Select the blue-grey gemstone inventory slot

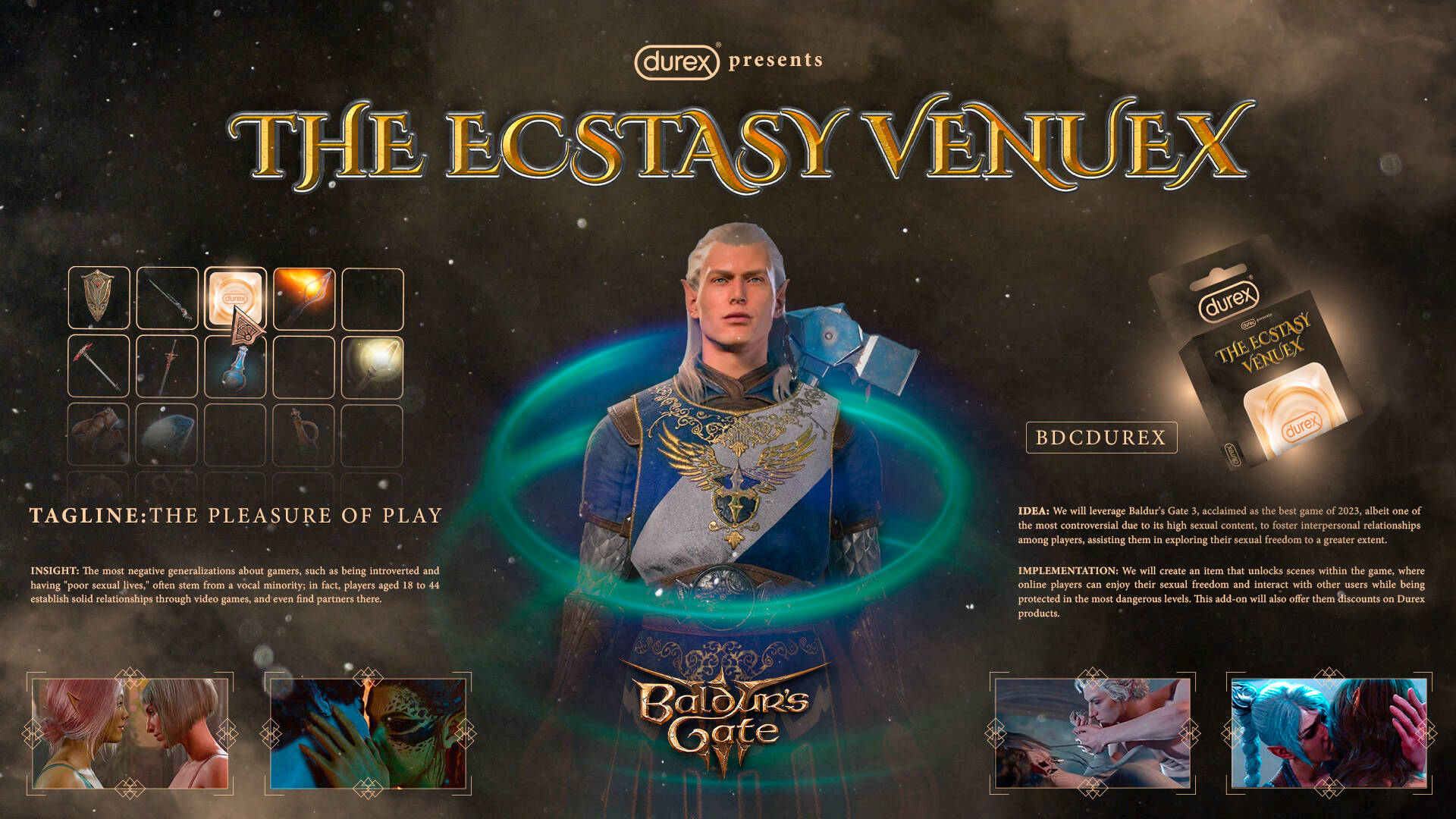click(167, 434)
